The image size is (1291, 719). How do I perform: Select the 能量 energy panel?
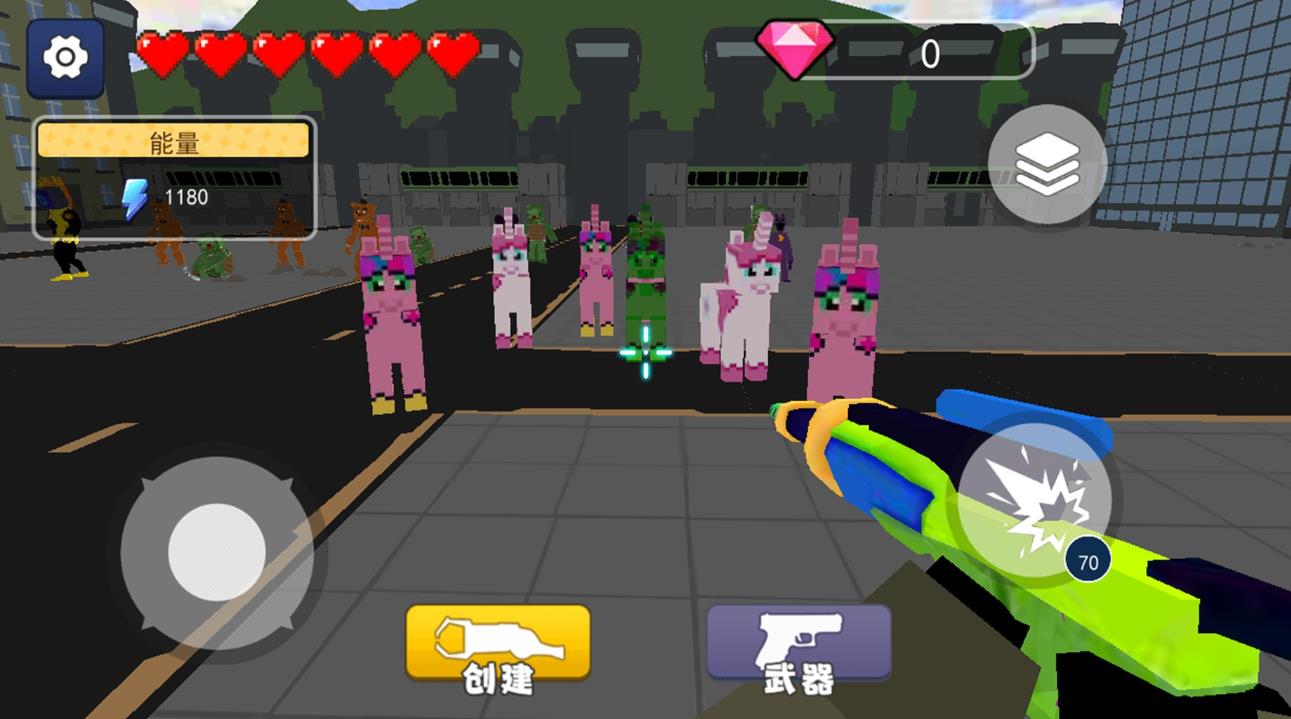(x=175, y=179)
